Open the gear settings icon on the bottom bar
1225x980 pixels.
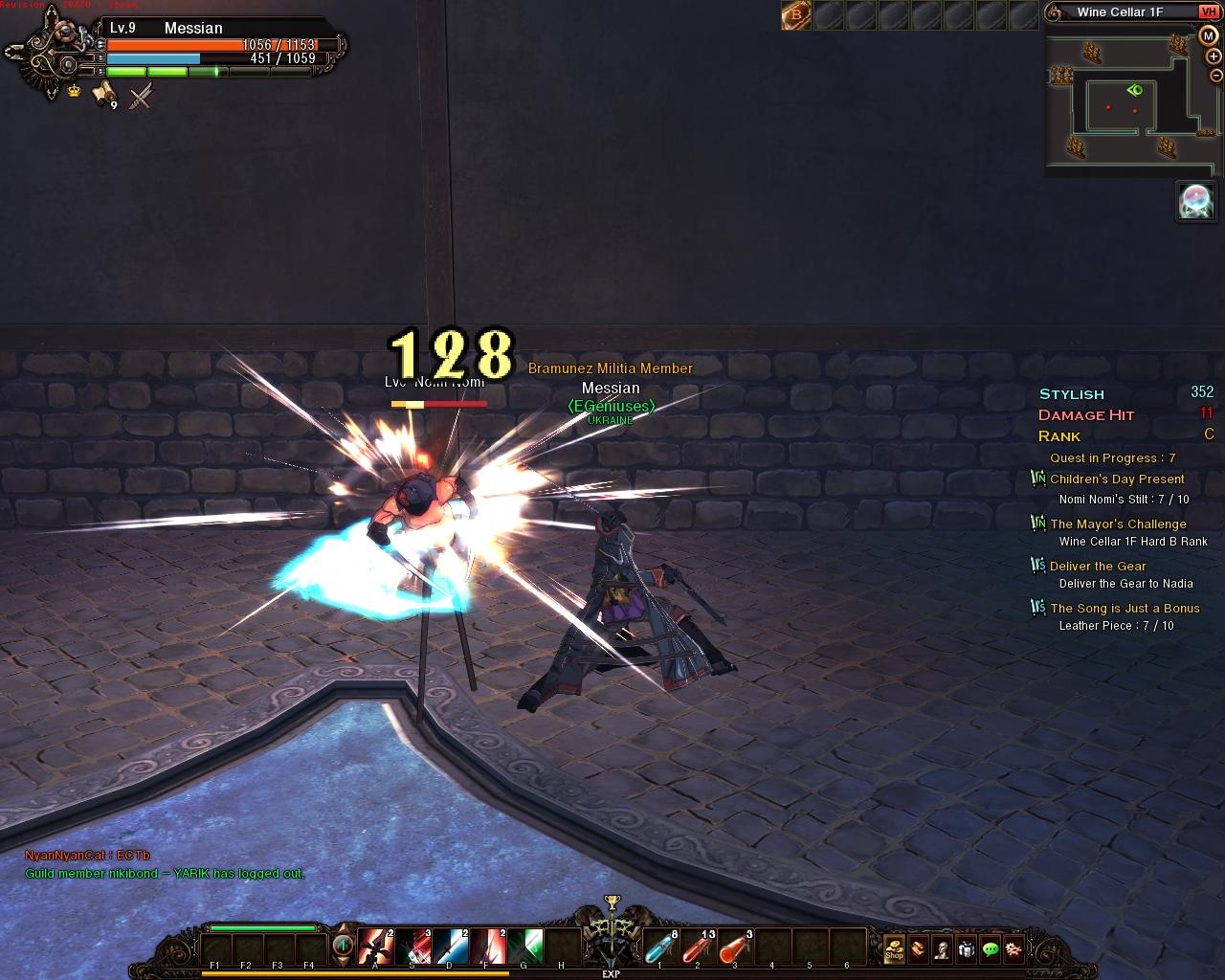pos(1014,948)
